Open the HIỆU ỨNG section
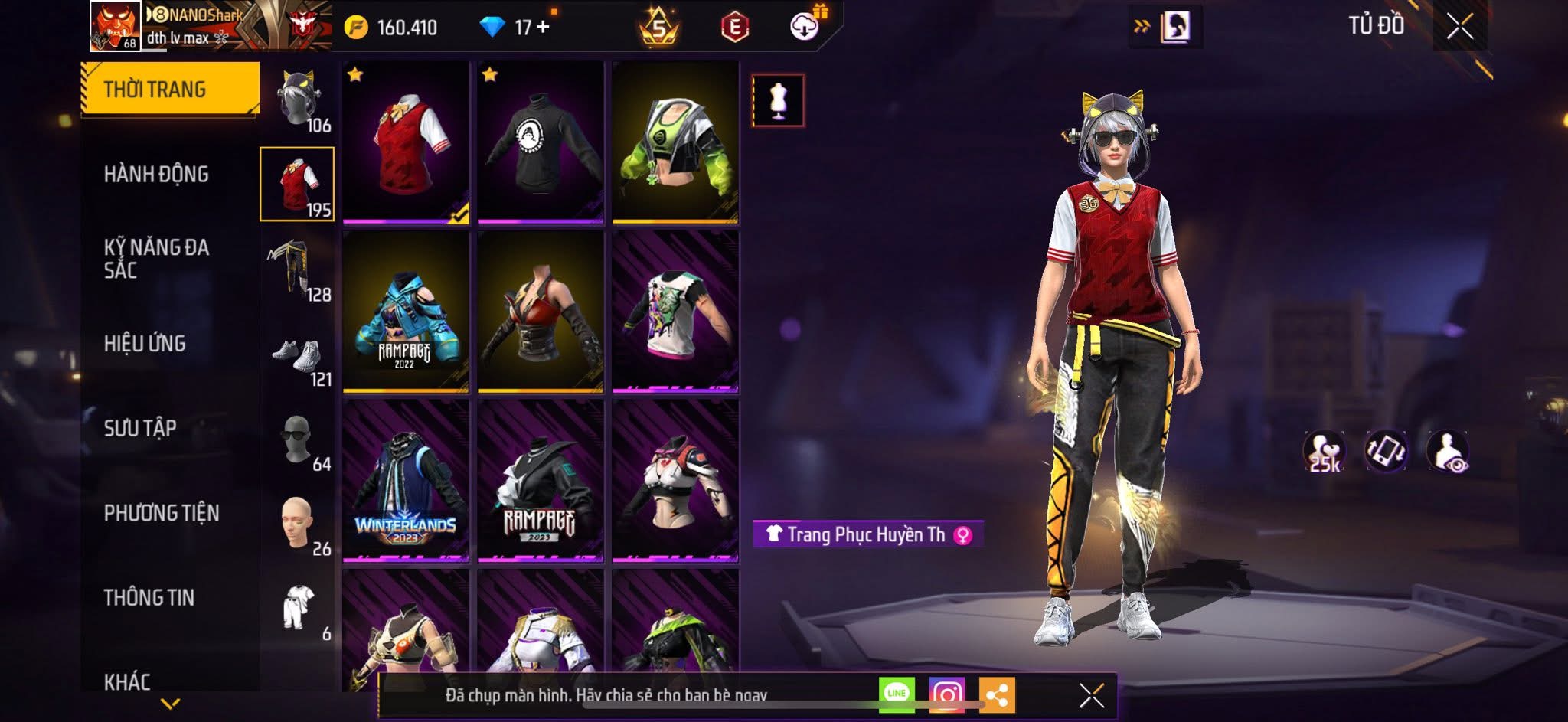This screenshot has height=722, width=1568. click(x=145, y=344)
